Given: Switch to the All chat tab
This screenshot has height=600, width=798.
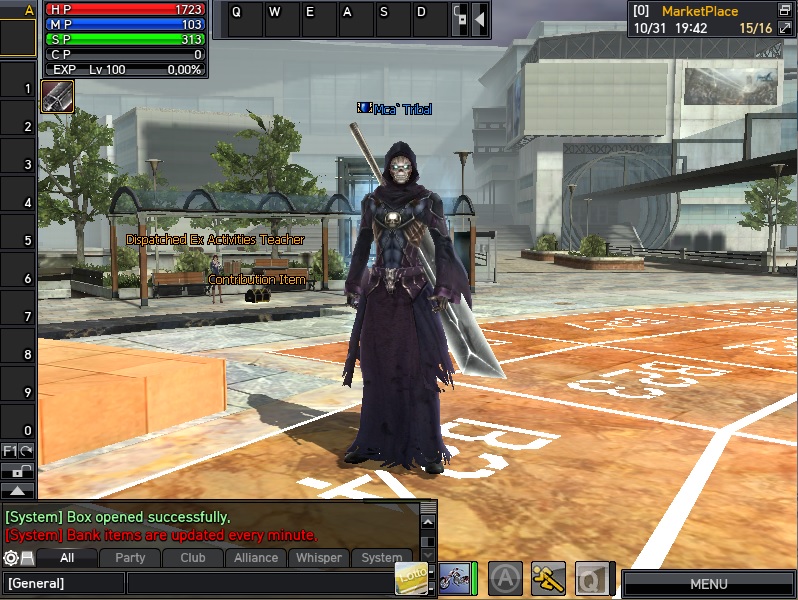Looking at the screenshot, I should click(x=67, y=558).
